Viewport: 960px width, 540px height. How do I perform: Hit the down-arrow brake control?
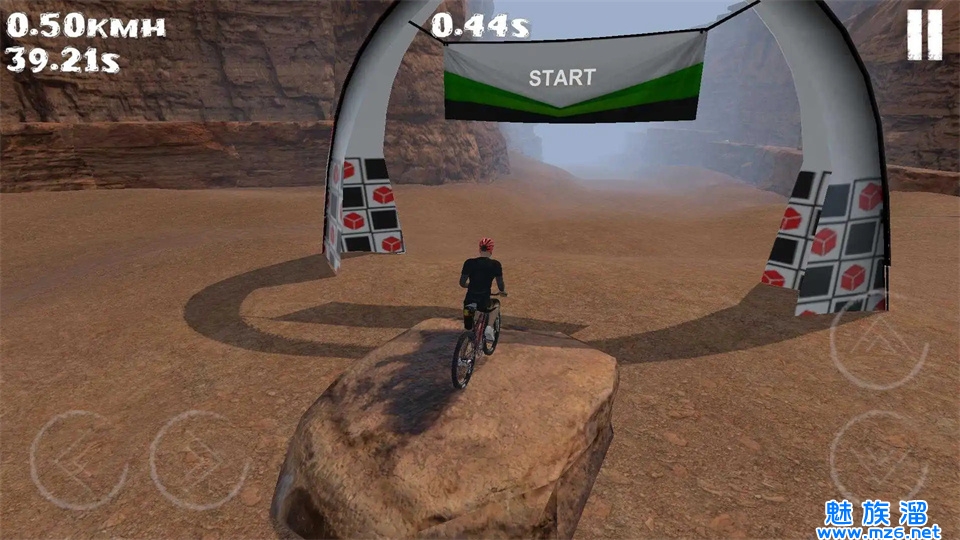[x=879, y=459]
